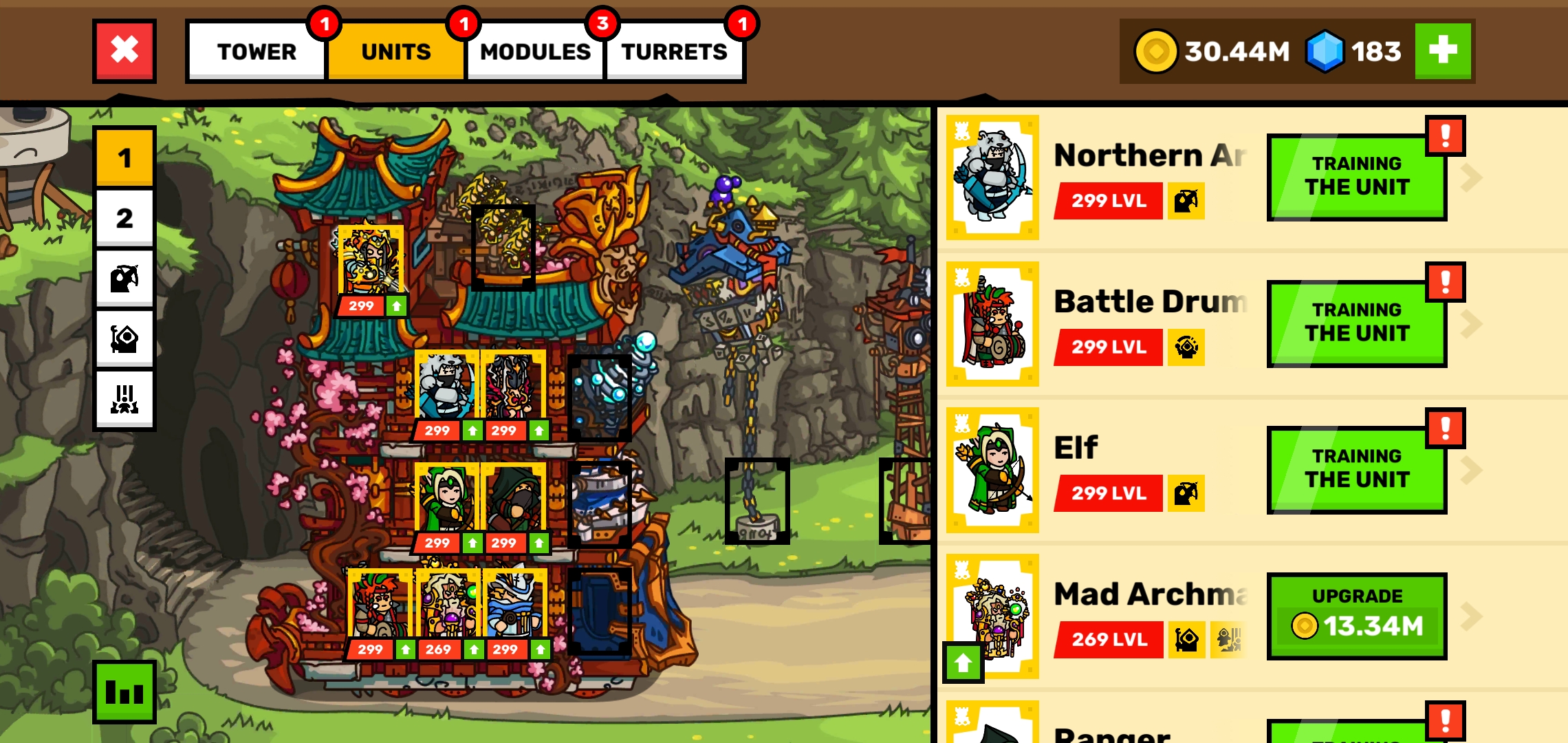
Task: Select the swarm unit filter in sidebar
Action: [124, 397]
